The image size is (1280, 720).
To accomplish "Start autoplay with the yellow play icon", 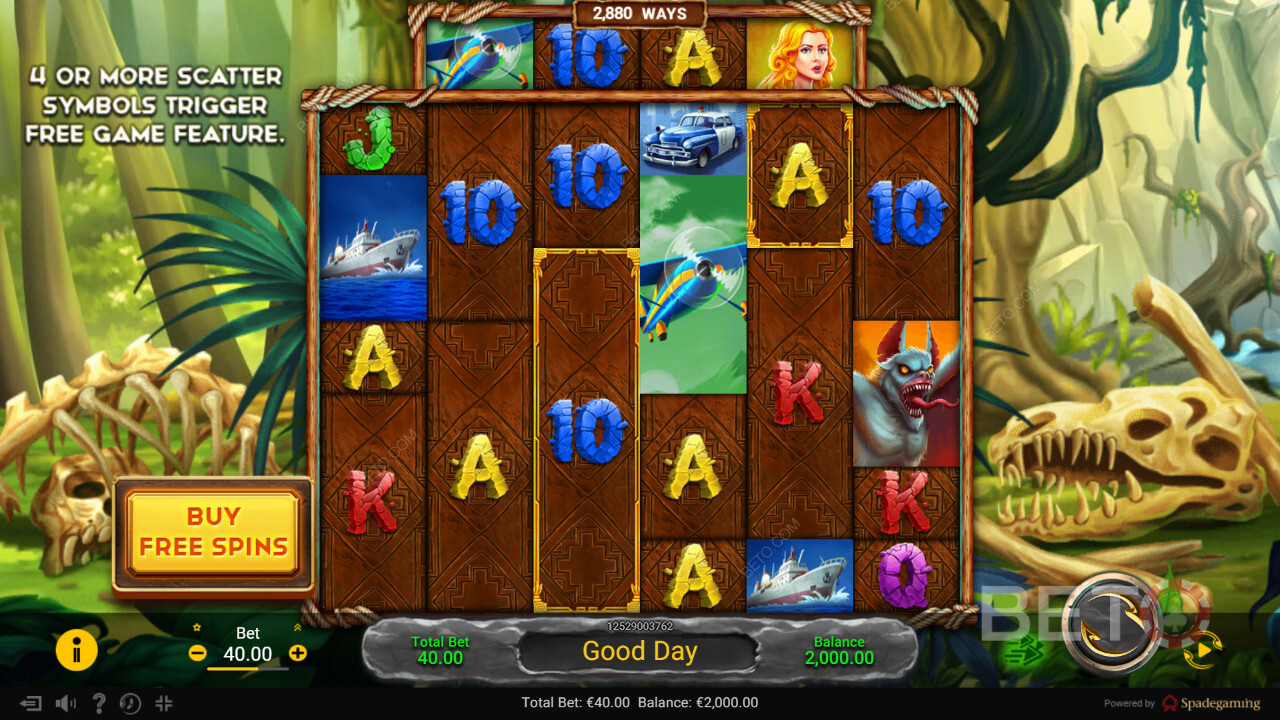I will [1203, 651].
